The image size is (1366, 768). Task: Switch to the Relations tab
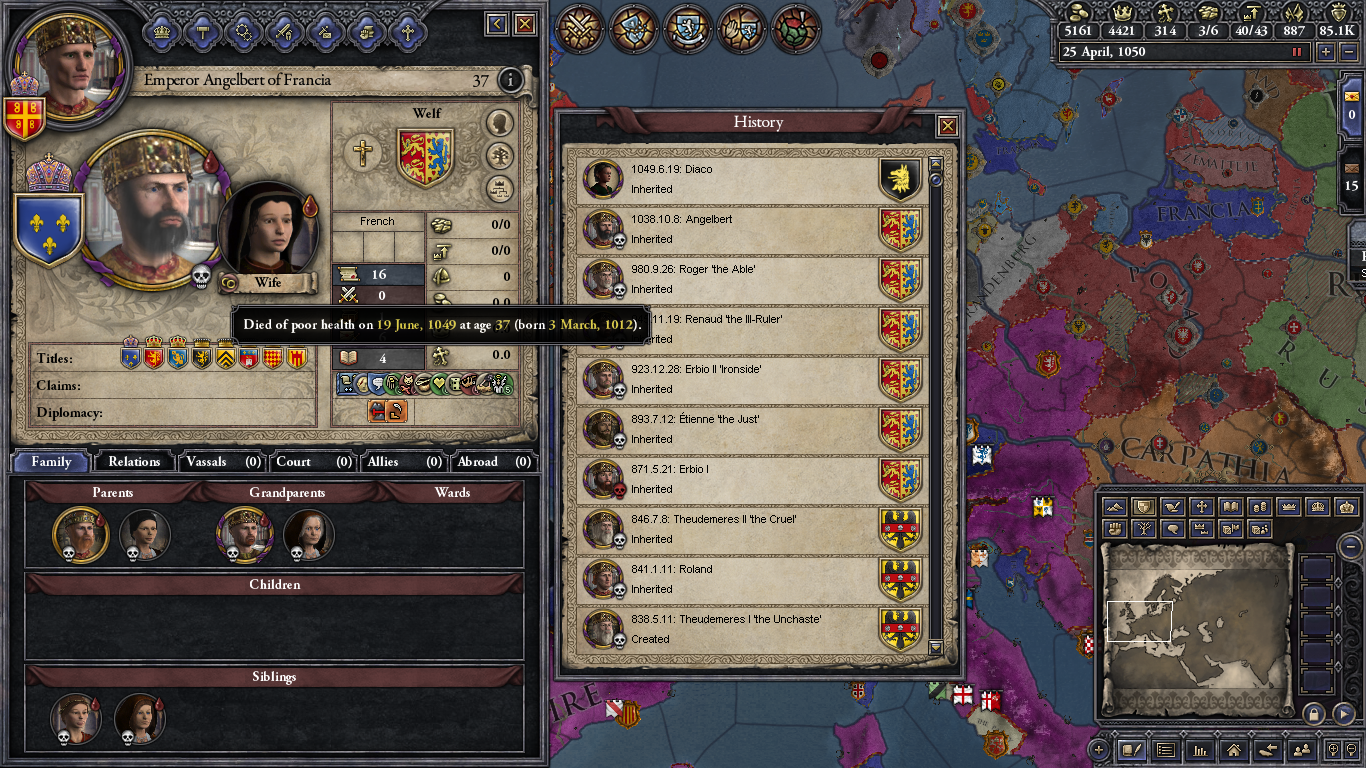[134, 462]
